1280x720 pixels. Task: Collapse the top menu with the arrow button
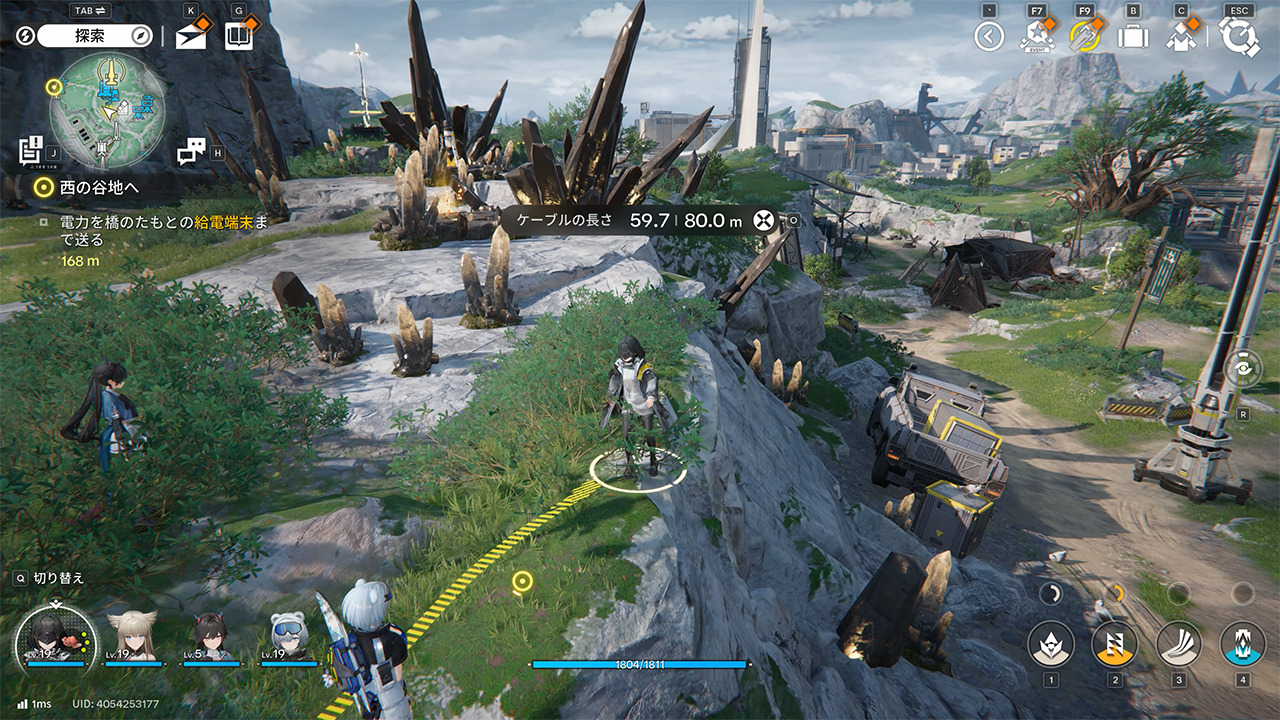tap(989, 37)
